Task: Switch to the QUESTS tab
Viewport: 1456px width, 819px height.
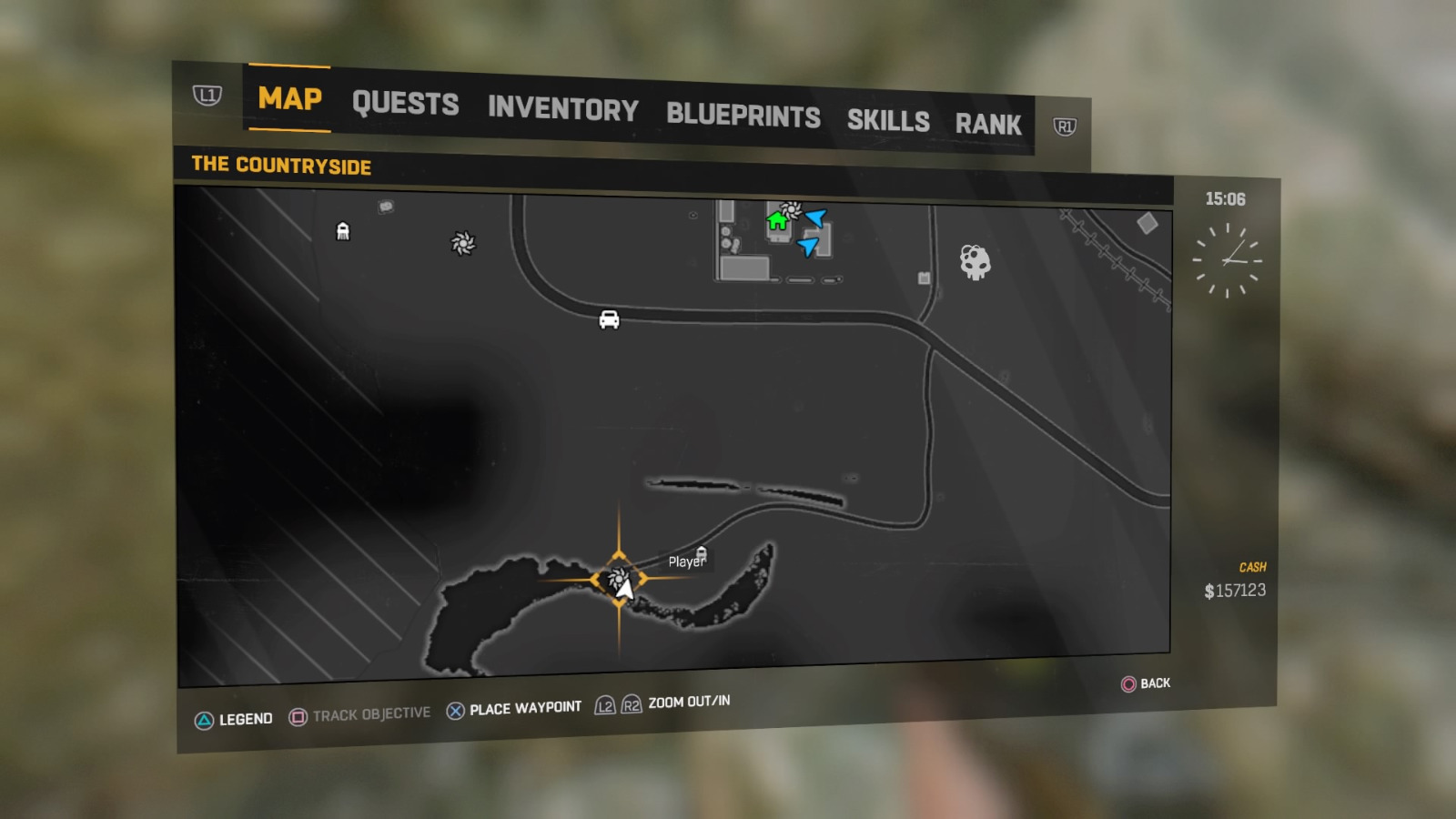Action: click(x=406, y=104)
